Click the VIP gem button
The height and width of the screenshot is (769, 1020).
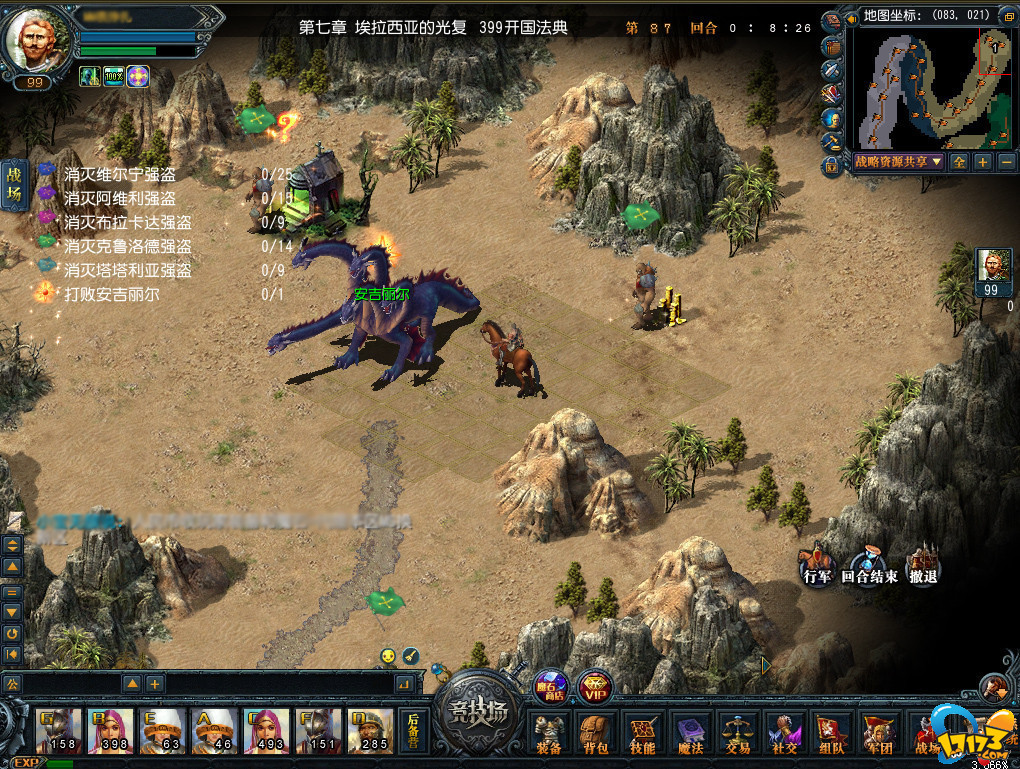coord(595,686)
